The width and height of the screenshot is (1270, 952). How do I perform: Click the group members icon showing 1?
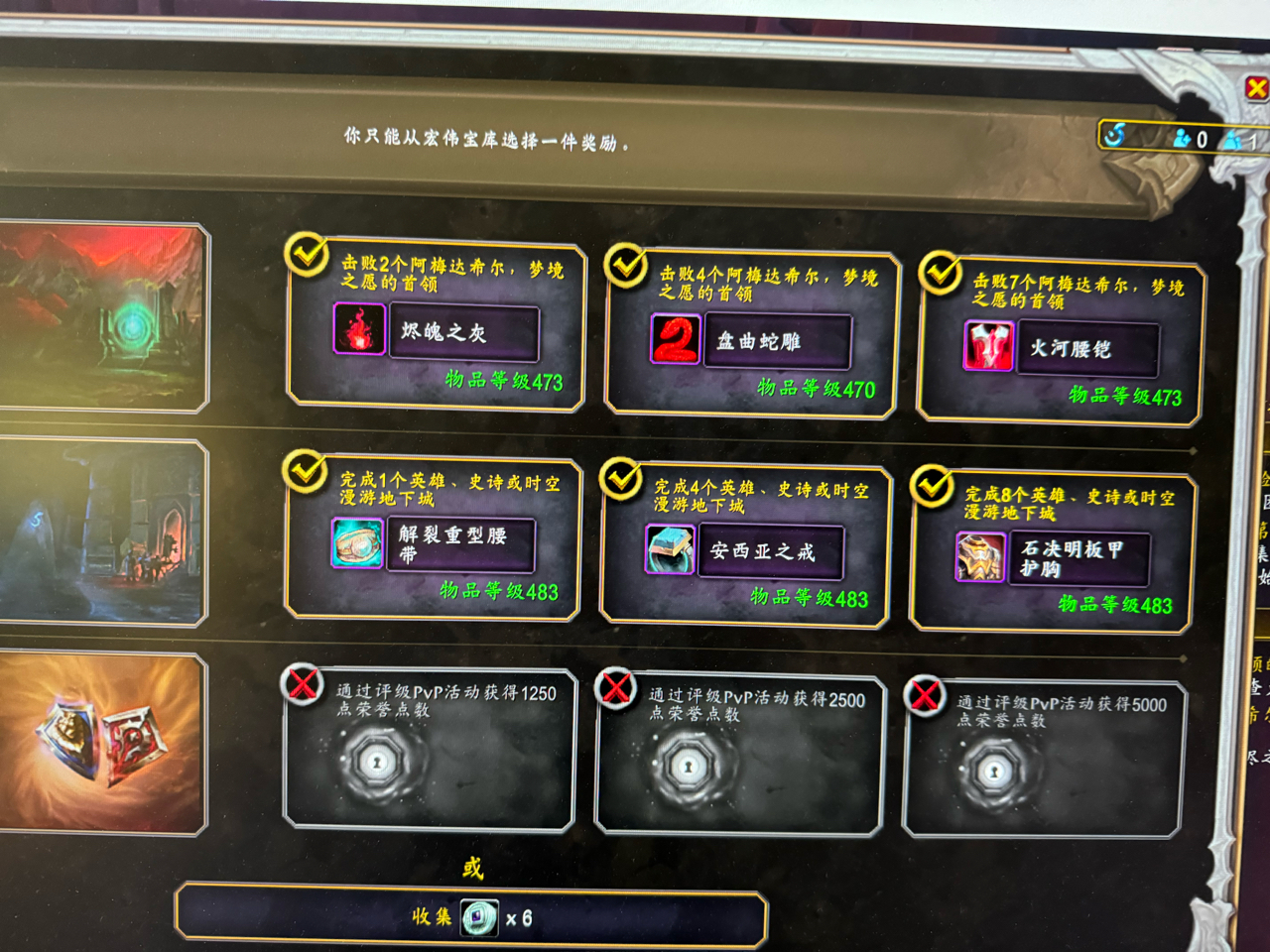(1233, 140)
